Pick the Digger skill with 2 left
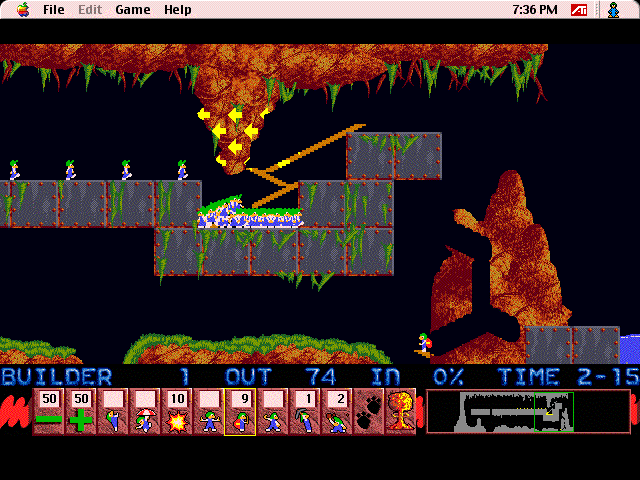 (336, 412)
